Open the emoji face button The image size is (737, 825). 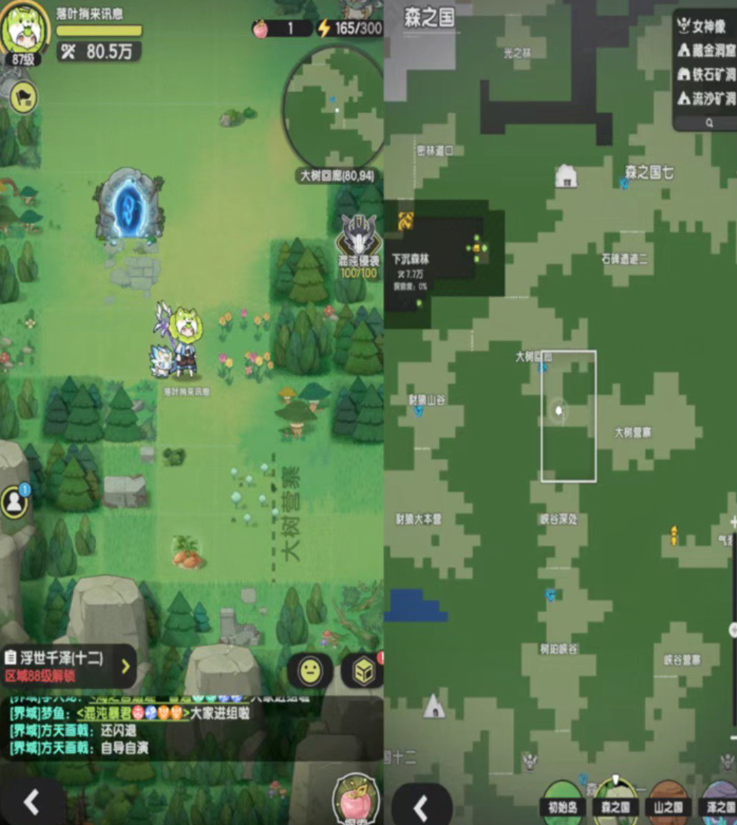pos(310,670)
